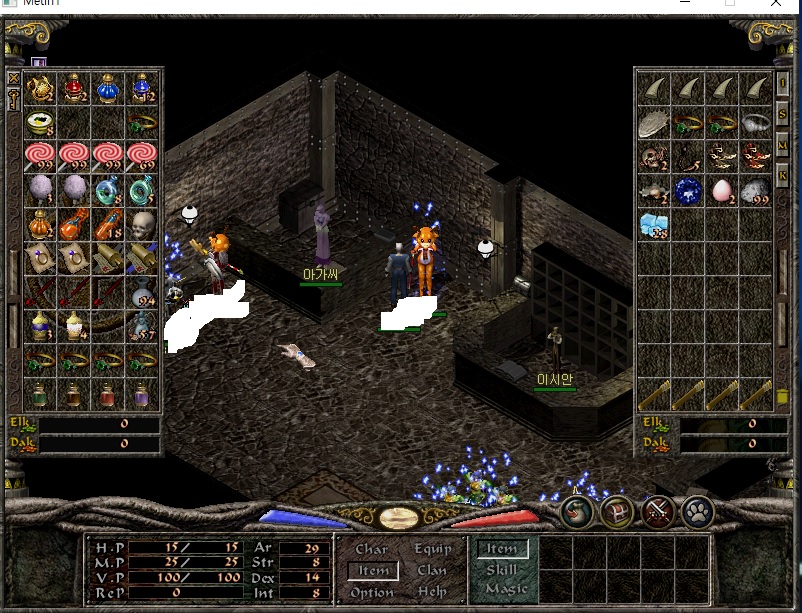The width and height of the screenshot is (802, 613).
Task: Switch to the M tab of right inventory
Action: (783, 147)
